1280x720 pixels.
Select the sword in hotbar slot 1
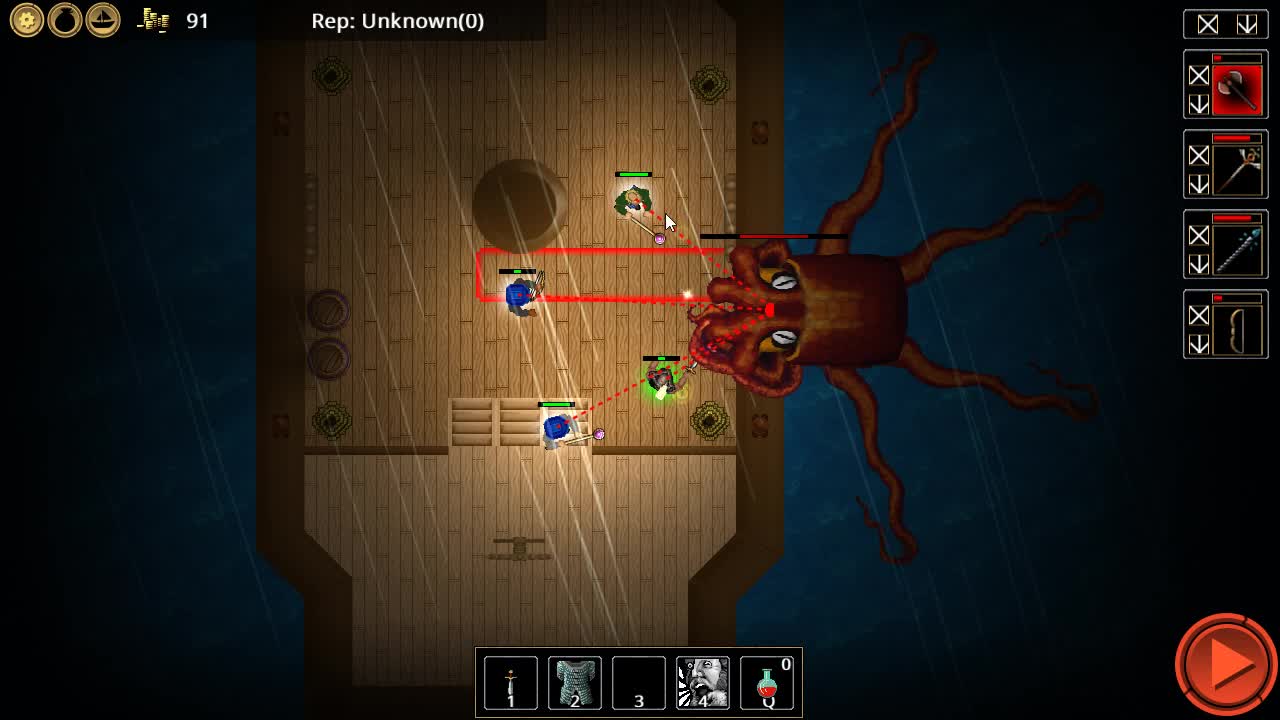(510, 683)
